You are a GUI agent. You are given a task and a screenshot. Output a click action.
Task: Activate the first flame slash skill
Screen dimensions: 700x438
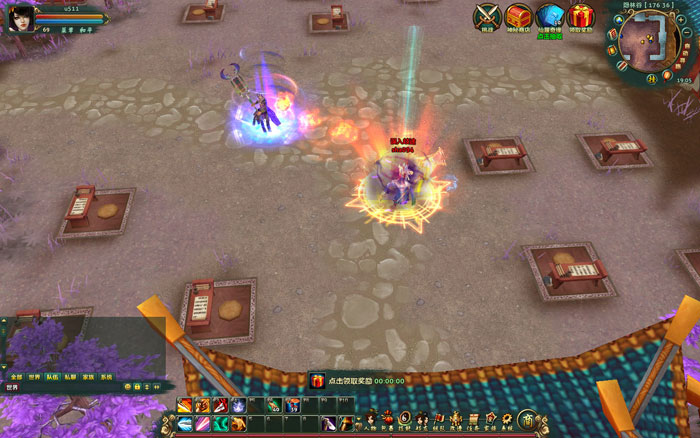click(186, 405)
